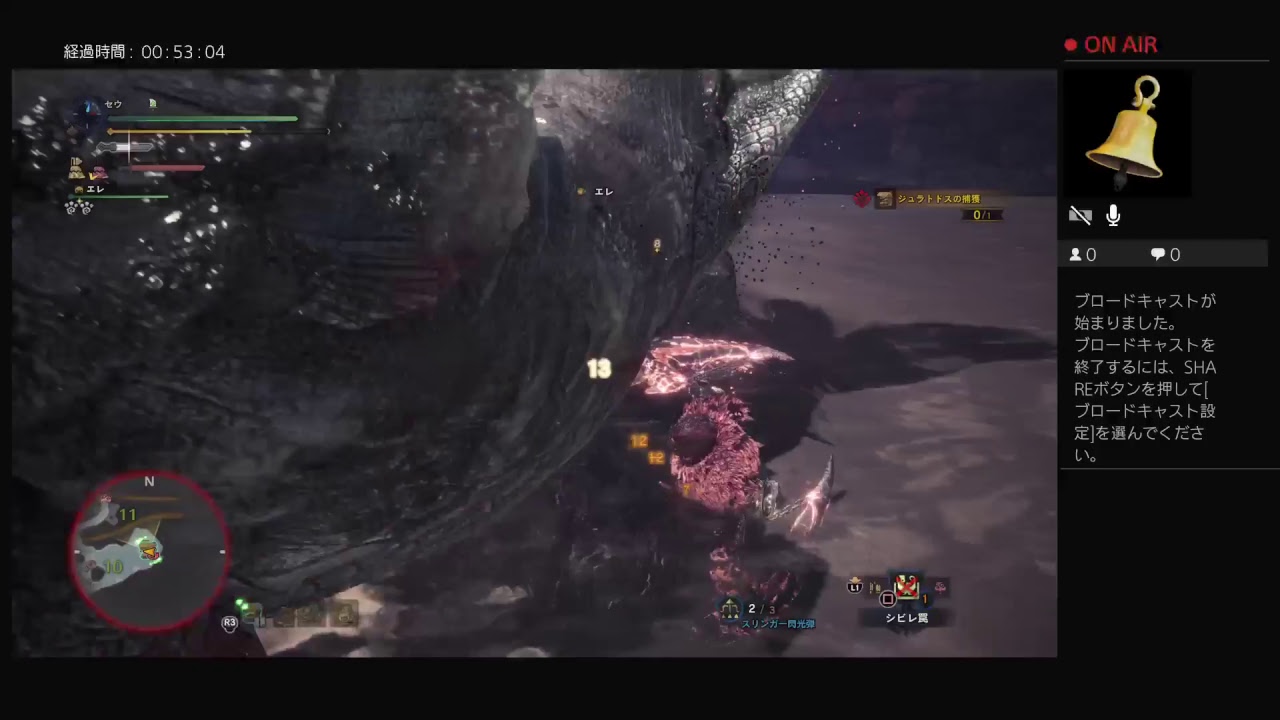Click the yellow stamina bar
Viewport: 1280px width, 720px height.
[x=180, y=131]
